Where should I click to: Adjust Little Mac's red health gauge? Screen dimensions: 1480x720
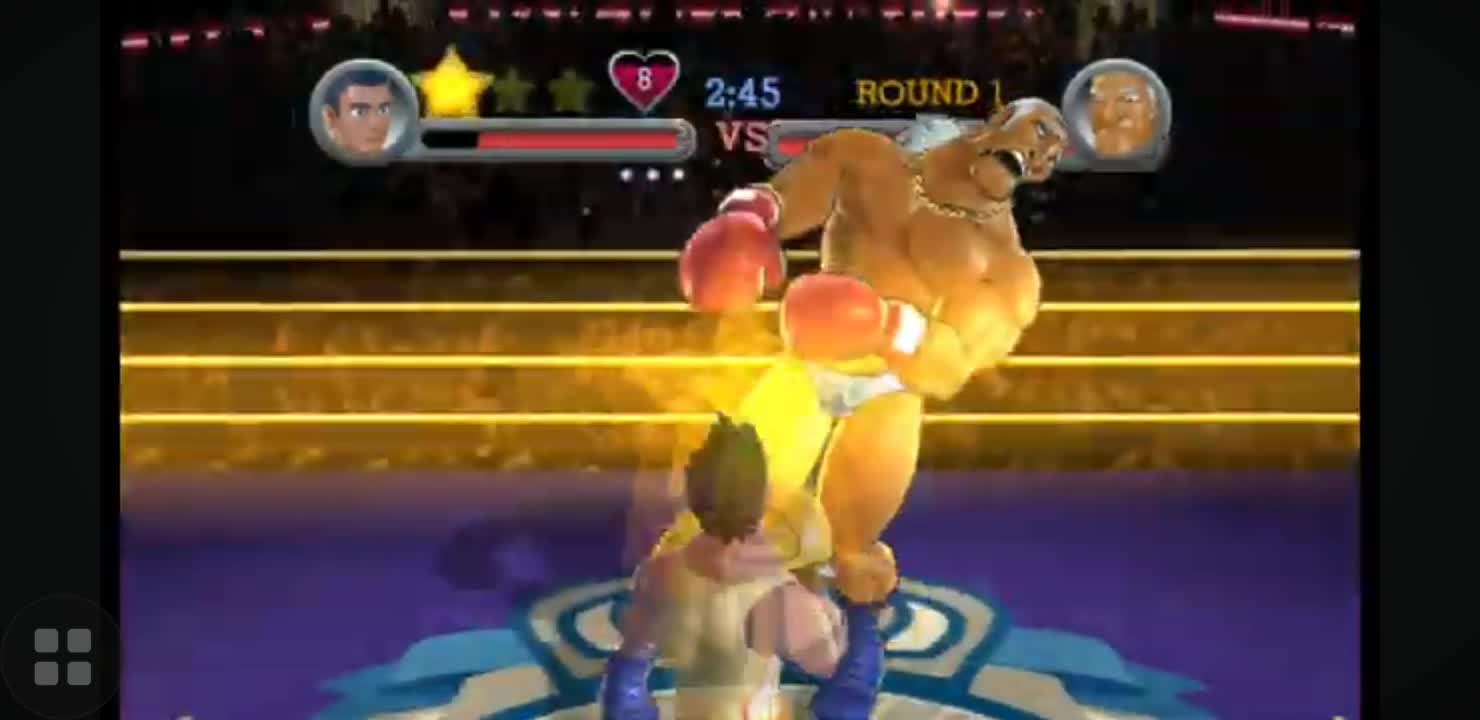click(x=555, y=140)
